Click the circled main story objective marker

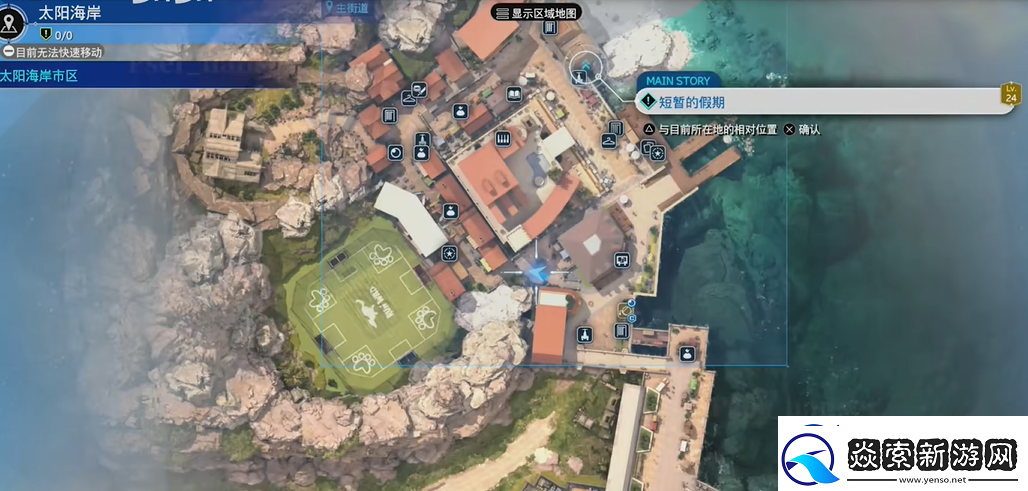585,68
